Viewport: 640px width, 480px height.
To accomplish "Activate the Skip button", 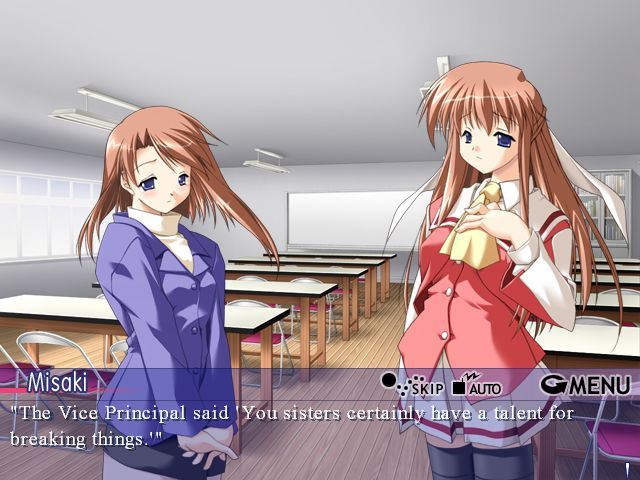I will coord(412,385).
